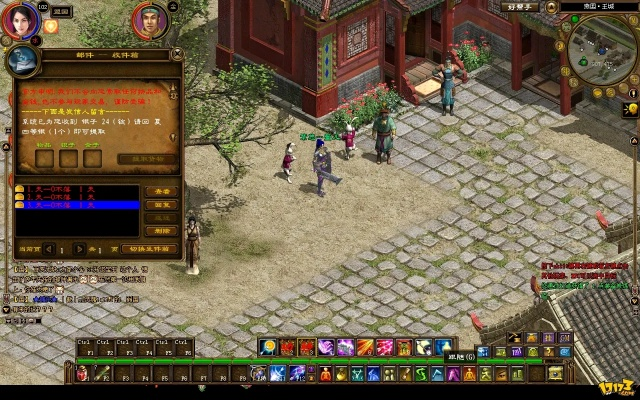Click the 查看 (view) mail button
The width and height of the screenshot is (640, 400).
[x=160, y=190]
